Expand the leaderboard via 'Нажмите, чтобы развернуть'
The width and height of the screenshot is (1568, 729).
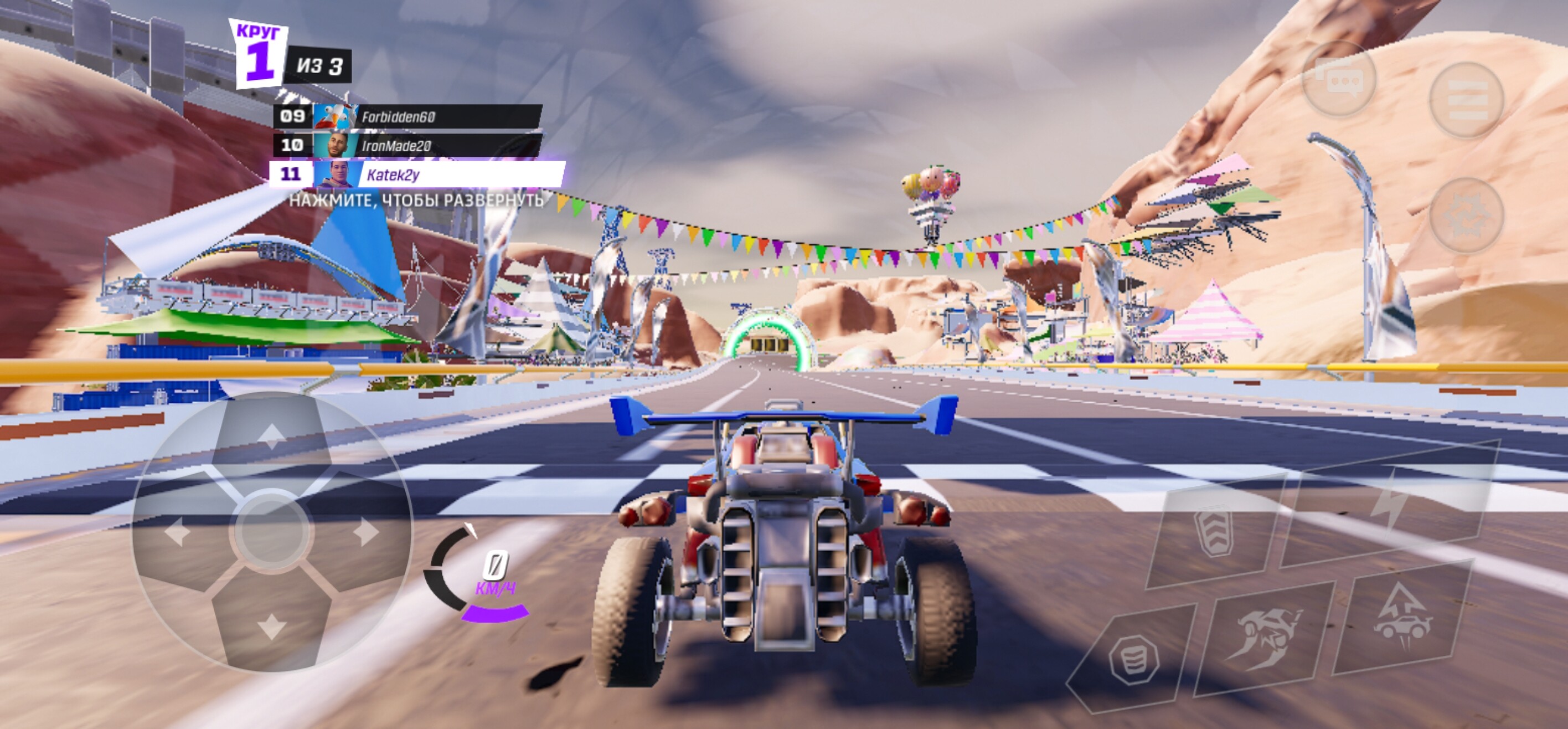pyautogui.click(x=416, y=201)
